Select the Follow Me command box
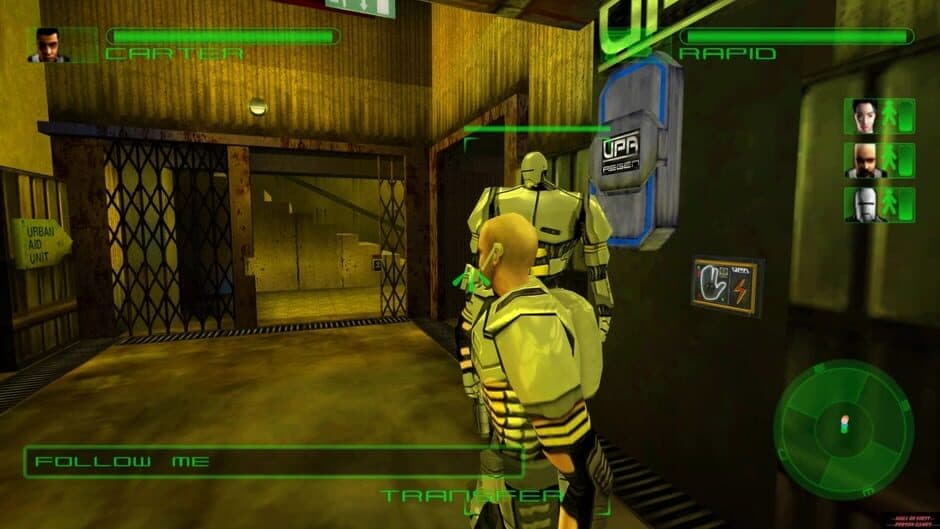Viewport: 940px width, 529px height. click(272, 462)
